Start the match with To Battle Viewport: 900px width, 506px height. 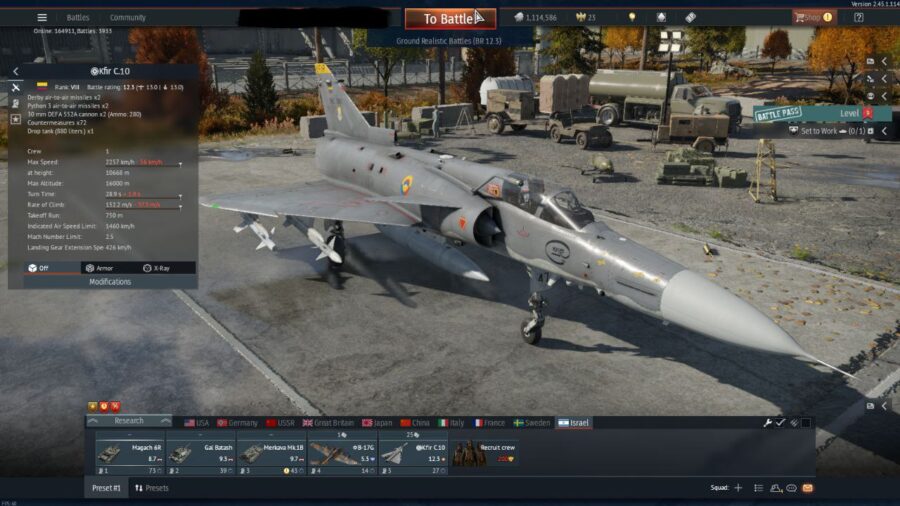pos(449,18)
